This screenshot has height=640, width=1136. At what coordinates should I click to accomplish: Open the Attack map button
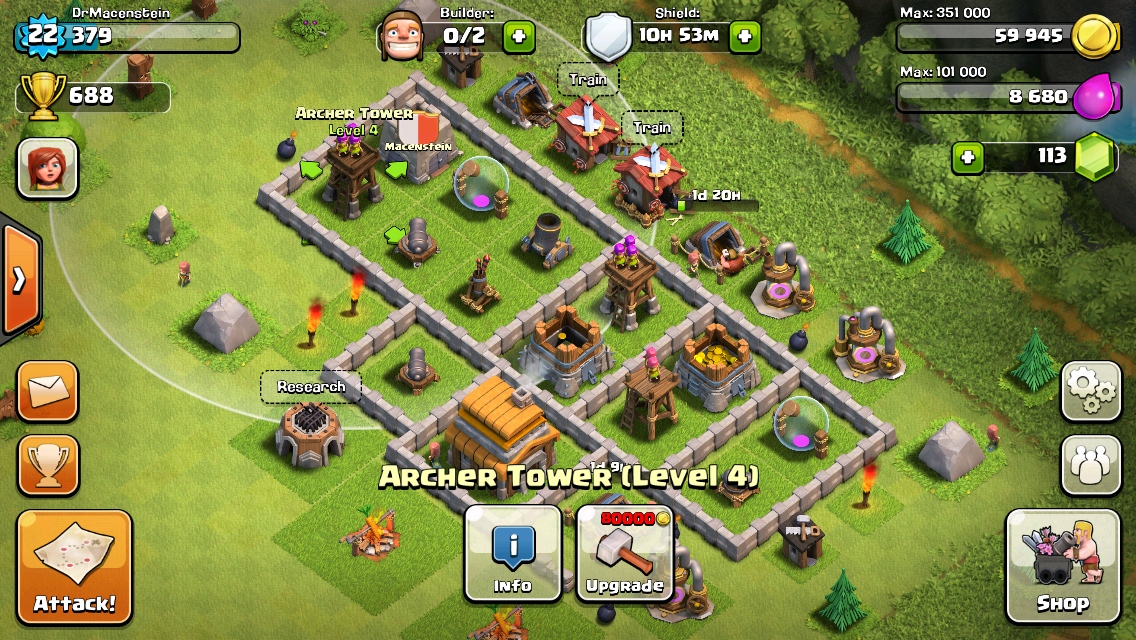point(74,567)
